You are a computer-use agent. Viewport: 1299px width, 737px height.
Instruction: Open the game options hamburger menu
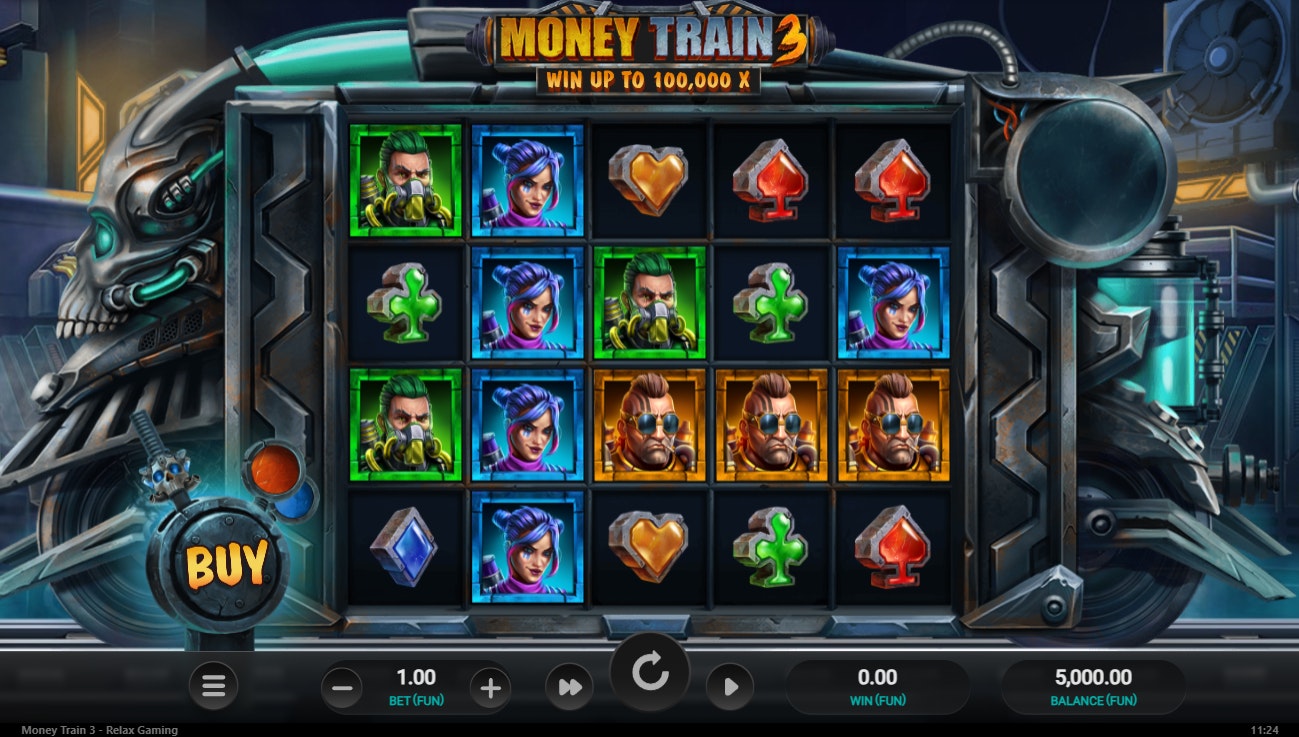213,686
